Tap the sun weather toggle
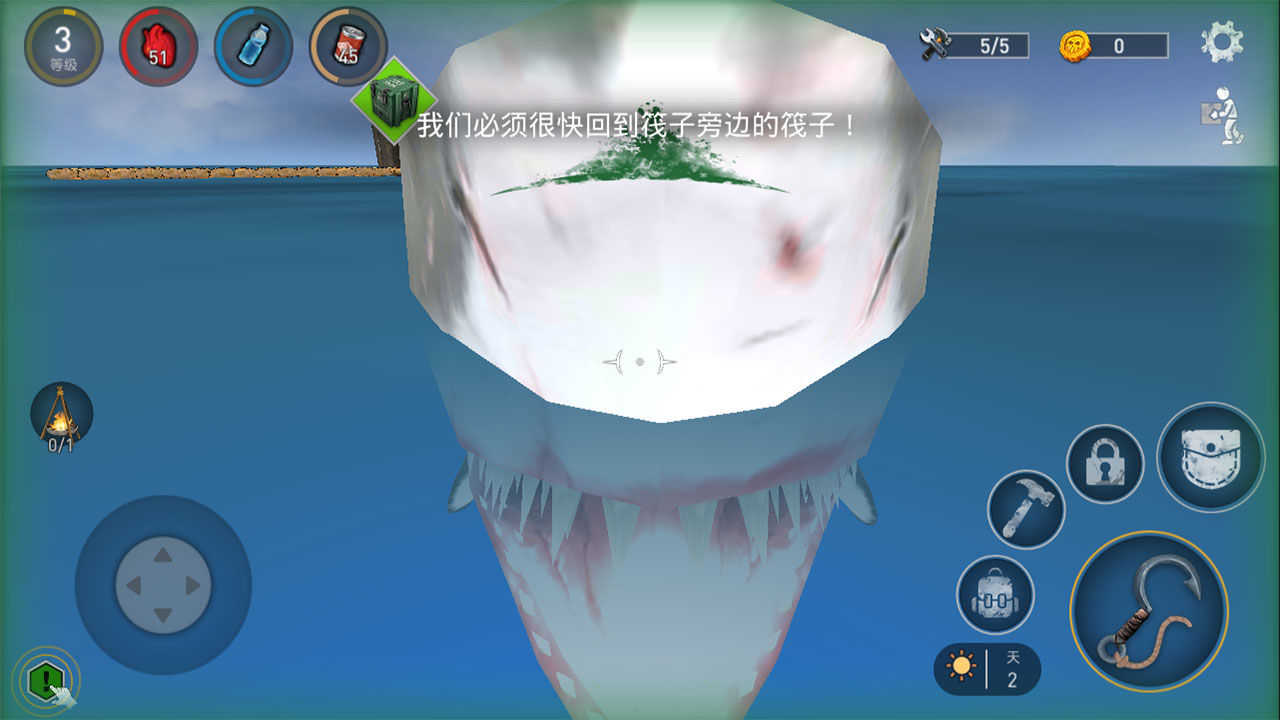The height and width of the screenshot is (720, 1280). (x=962, y=666)
